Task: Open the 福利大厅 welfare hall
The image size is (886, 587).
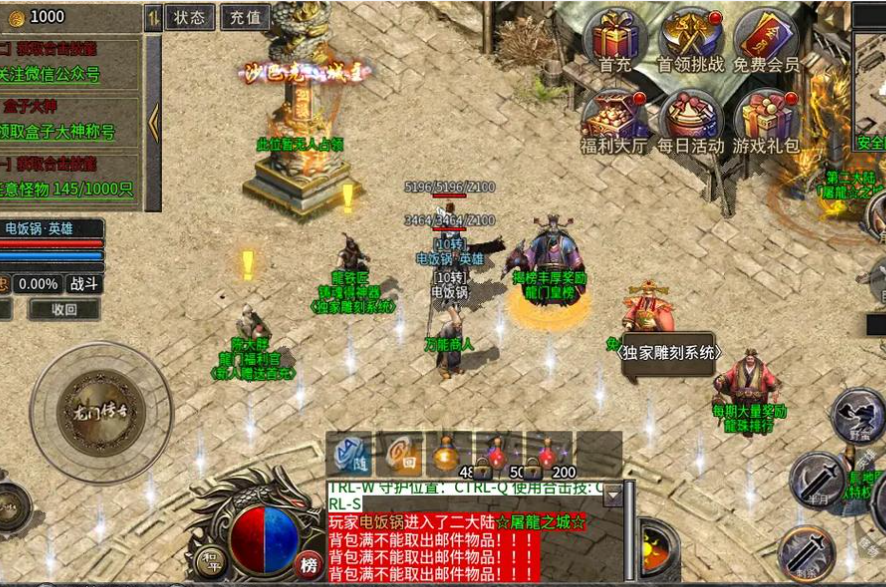Action: point(615,120)
